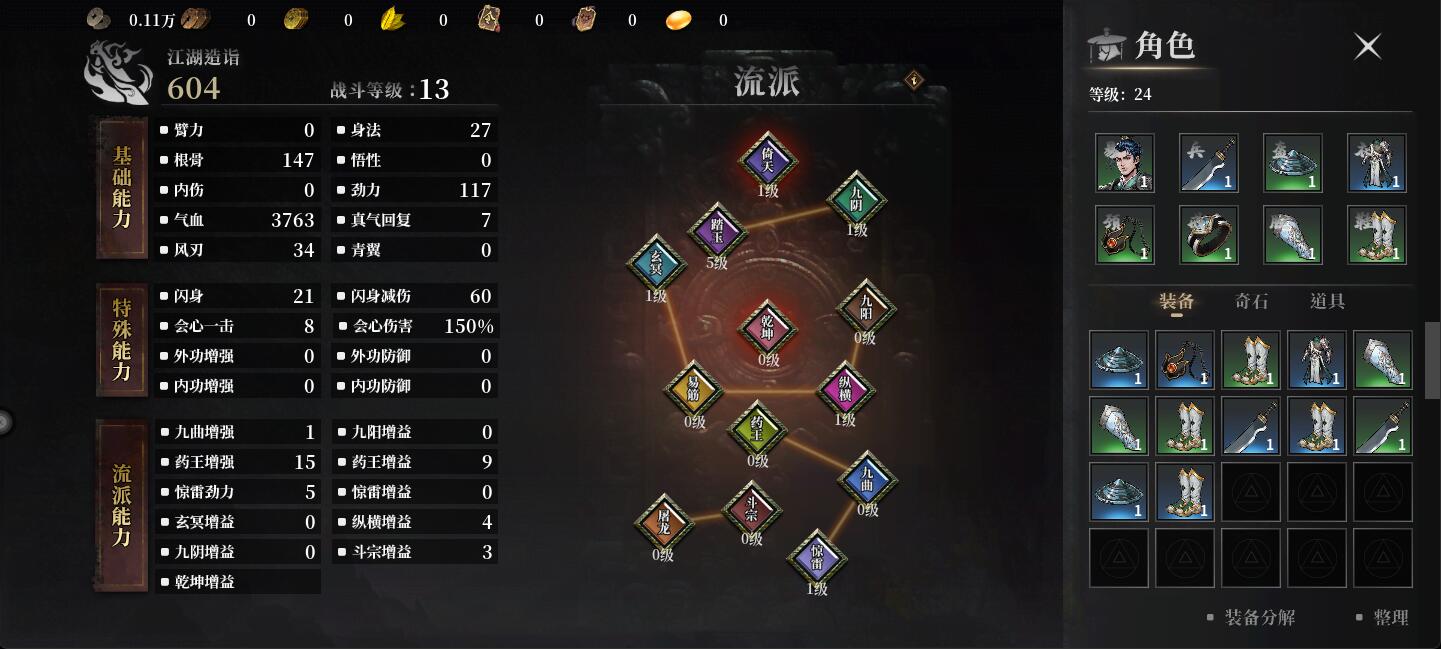Choose the 九阴 school node

857,200
